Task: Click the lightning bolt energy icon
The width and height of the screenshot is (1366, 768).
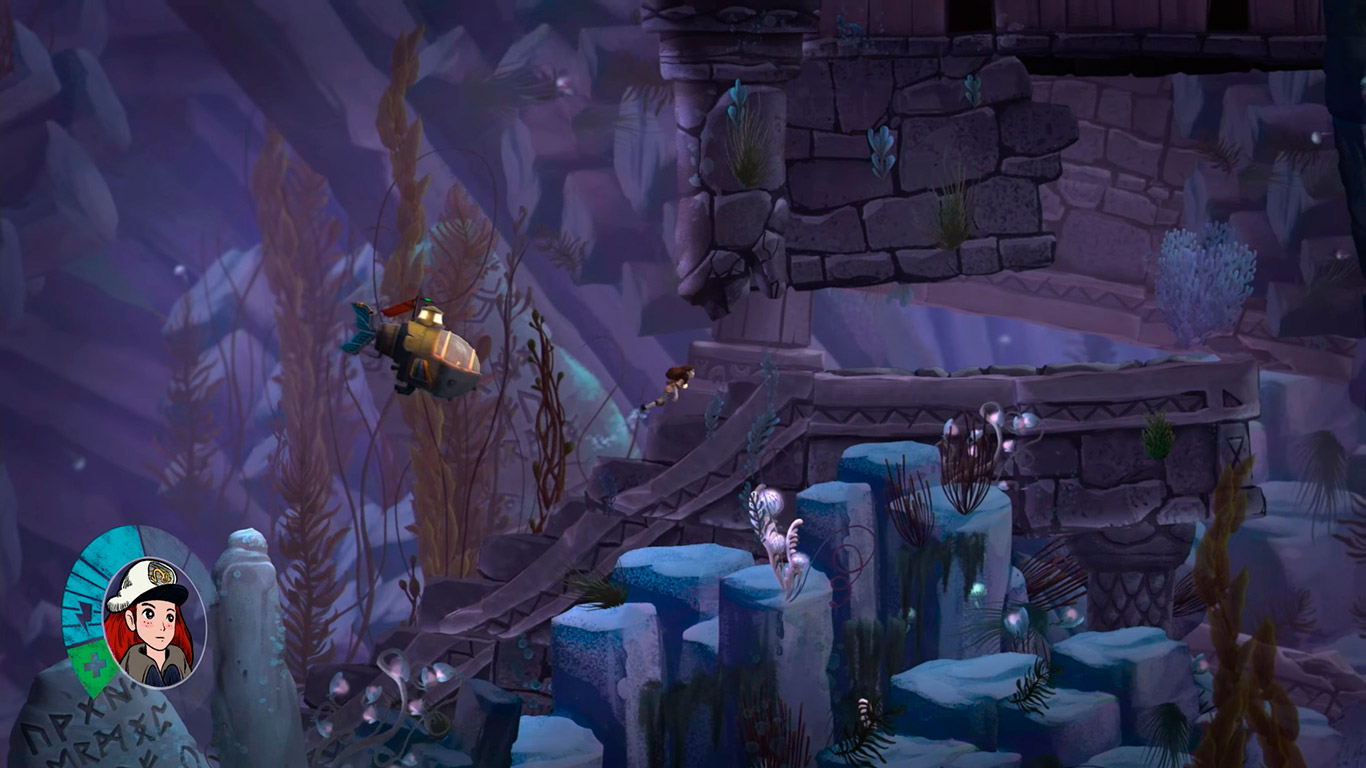Action: click(85, 614)
